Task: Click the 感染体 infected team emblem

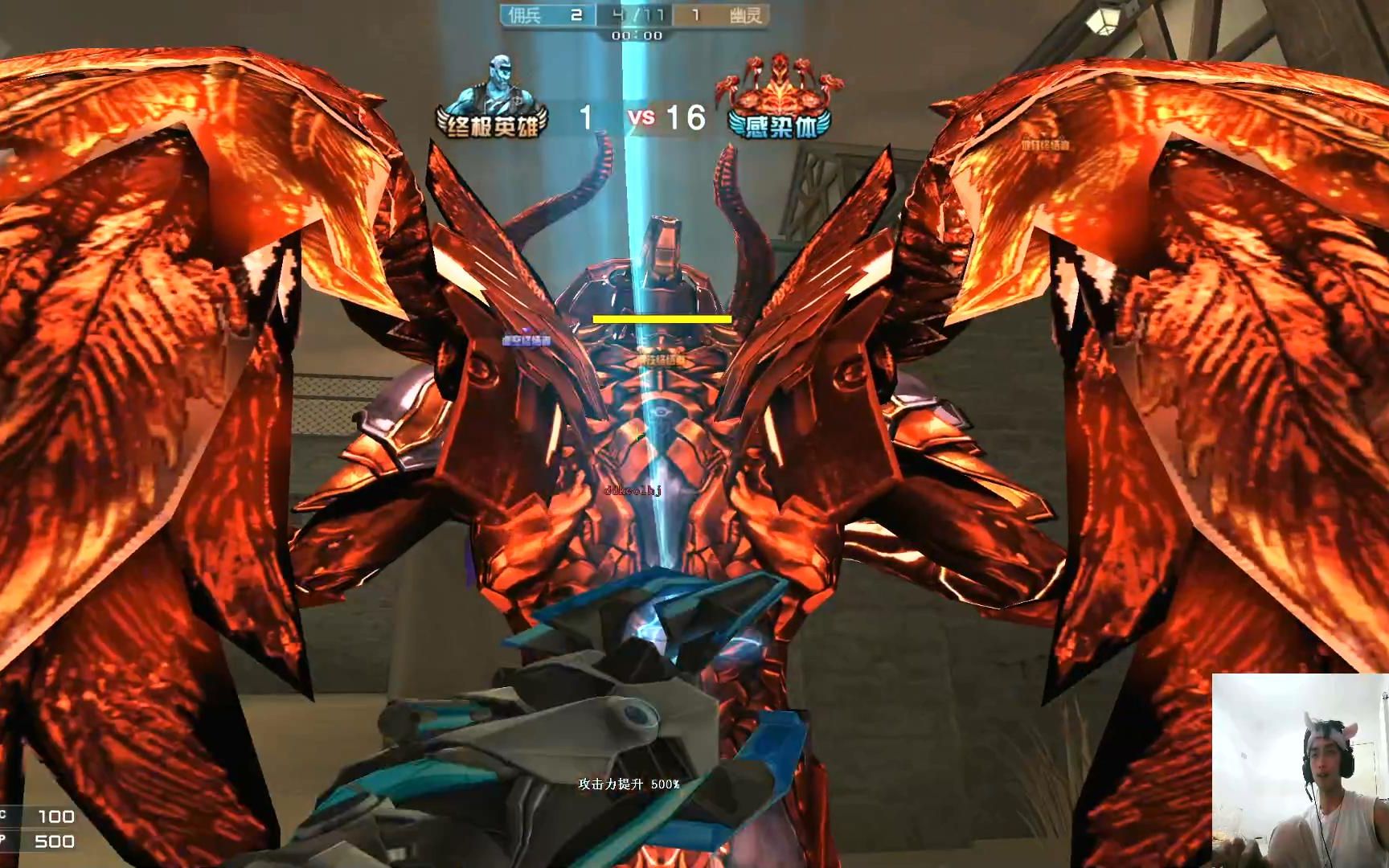Action: click(x=777, y=100)
